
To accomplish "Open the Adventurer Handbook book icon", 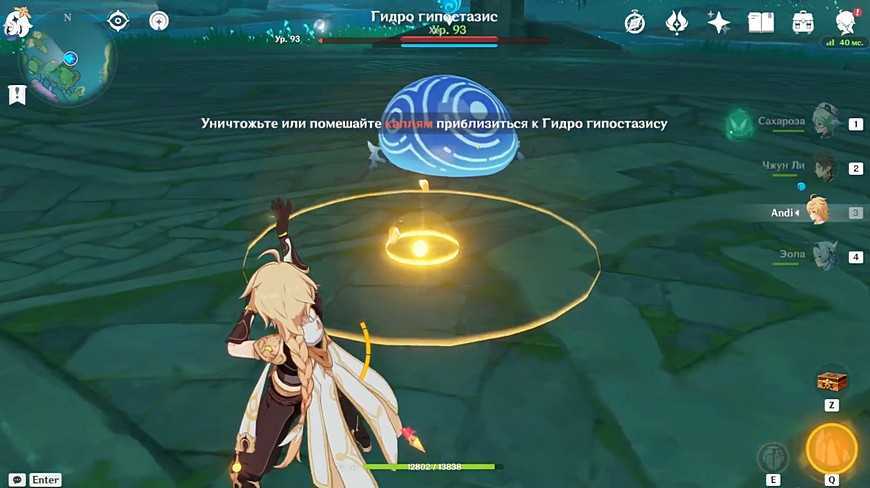I will tap(761, 22).
